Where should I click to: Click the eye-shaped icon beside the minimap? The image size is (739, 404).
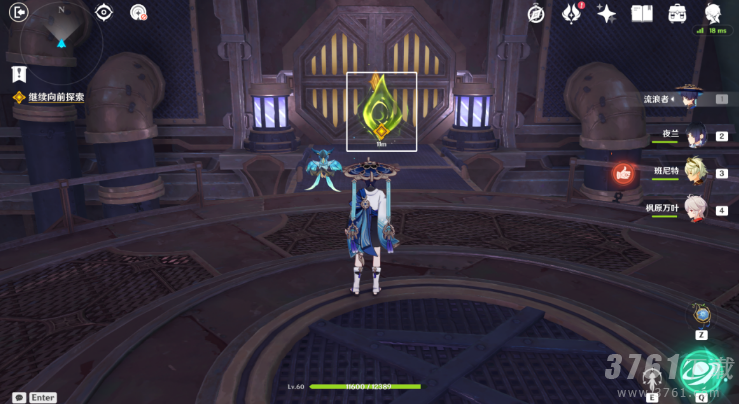pos(104,12)
